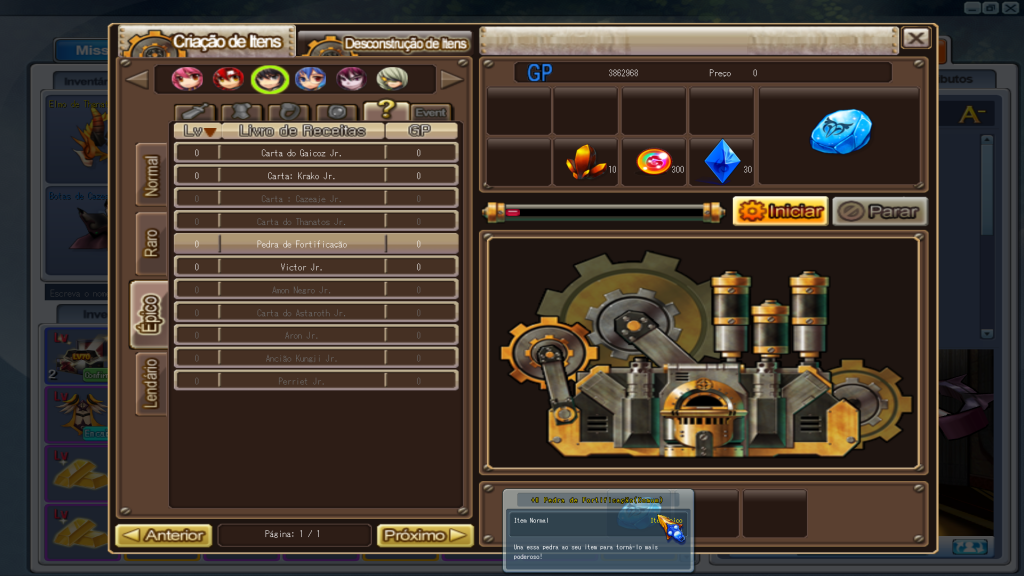Click the orange crystal material slot
Viewport: 1024px width, 576px height.
(x=585, y=162)
